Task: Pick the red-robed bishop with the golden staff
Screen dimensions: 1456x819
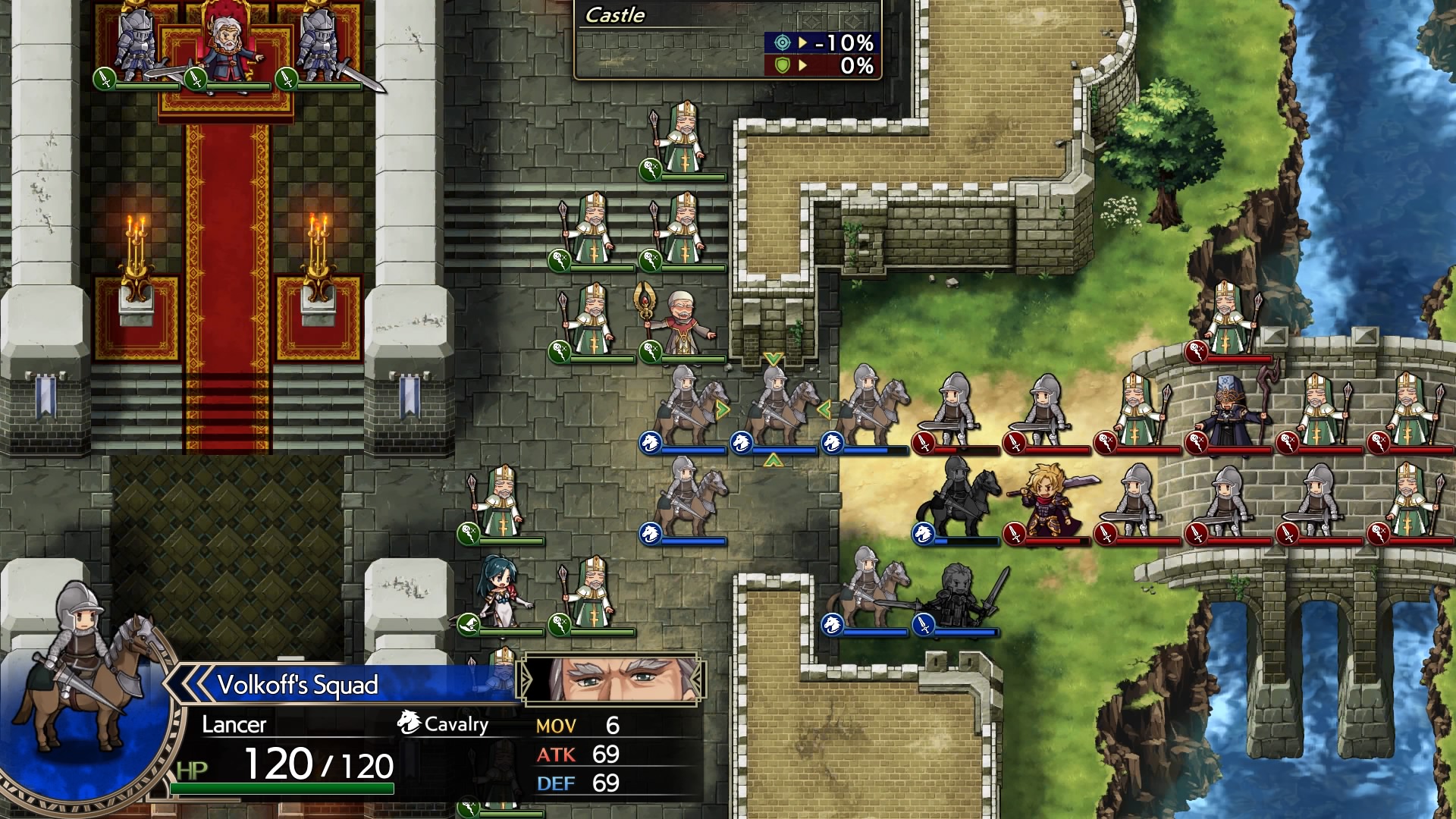Action: (680, 322)
